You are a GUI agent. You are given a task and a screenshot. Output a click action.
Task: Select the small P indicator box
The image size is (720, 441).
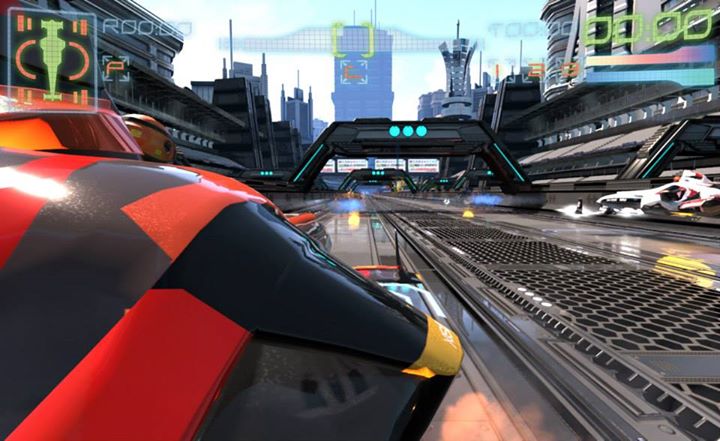115,68
